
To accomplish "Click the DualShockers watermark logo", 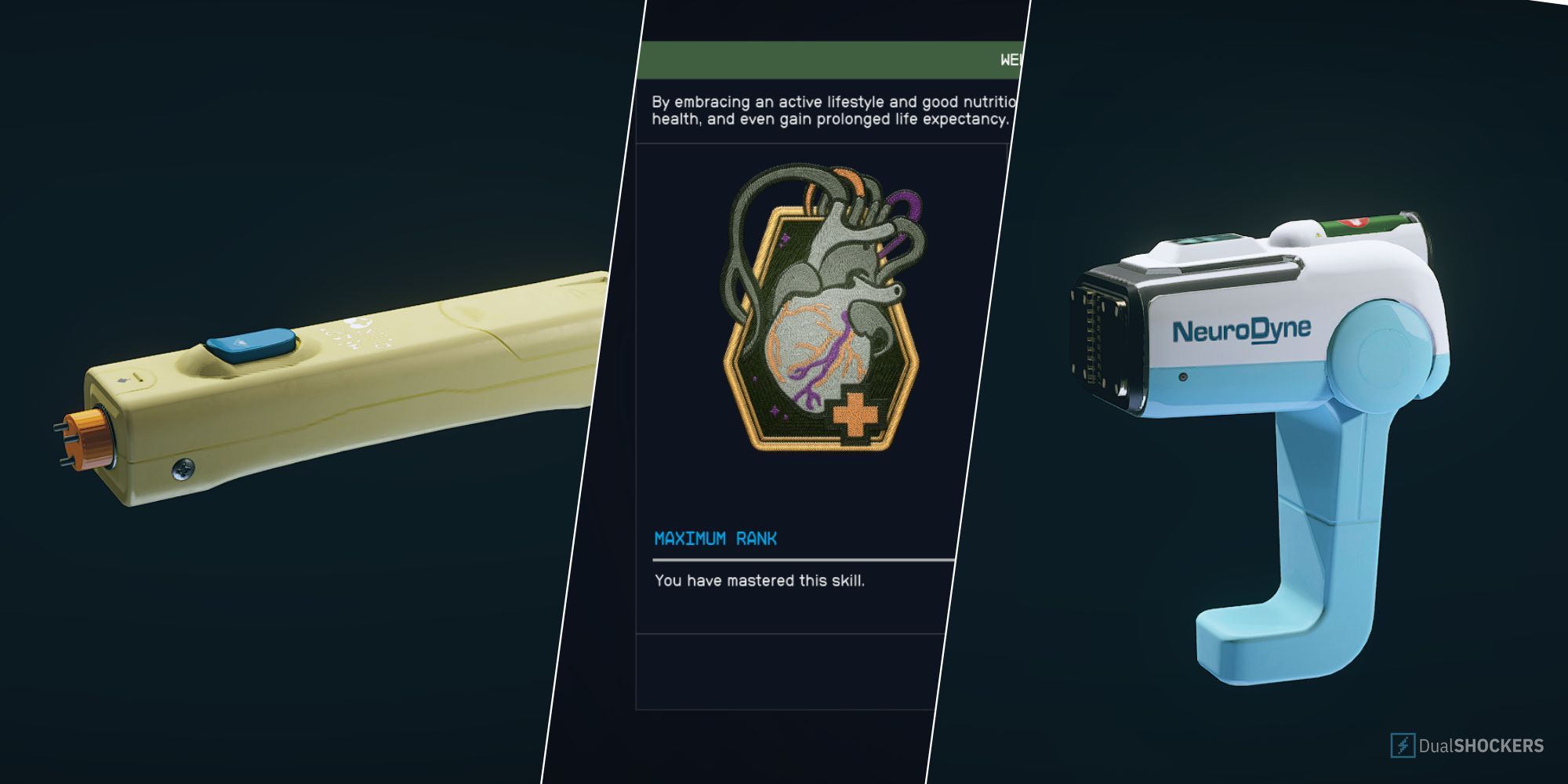I will coord(1466,745).
